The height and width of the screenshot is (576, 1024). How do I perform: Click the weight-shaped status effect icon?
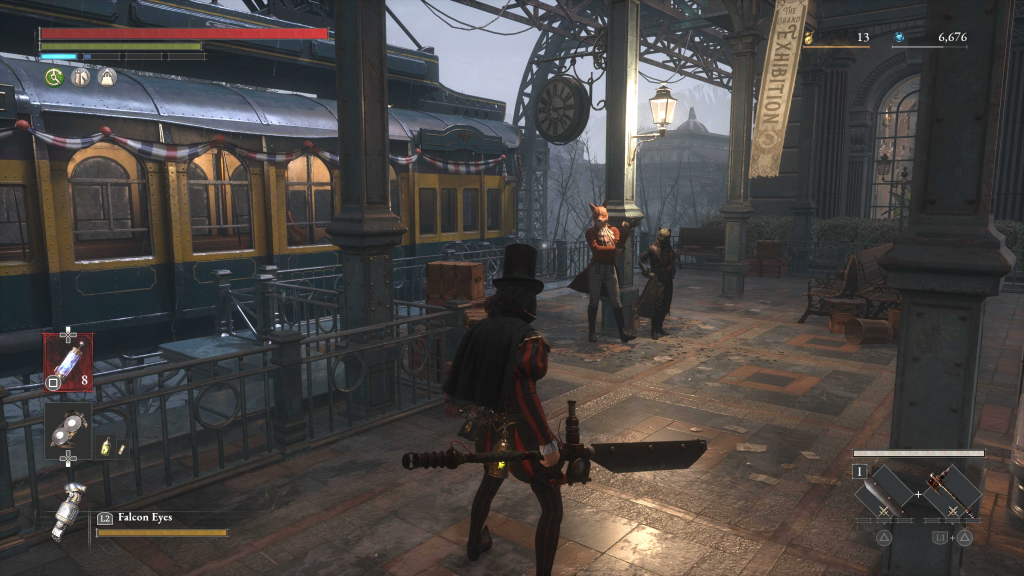107,77
